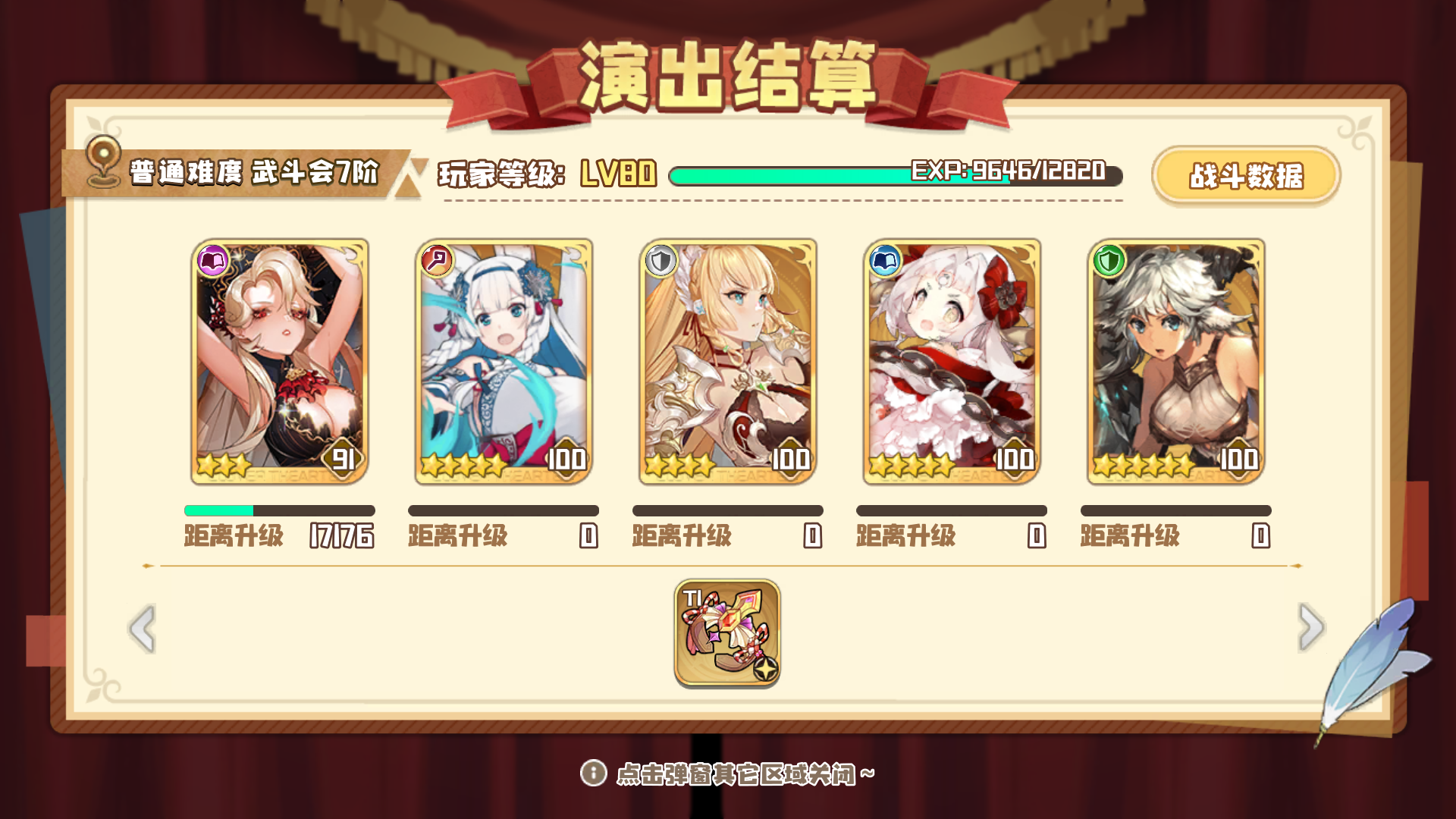Select the red hammer element icon on second card
Viewport: 1456px width, 819px height.
click(436, 260)
